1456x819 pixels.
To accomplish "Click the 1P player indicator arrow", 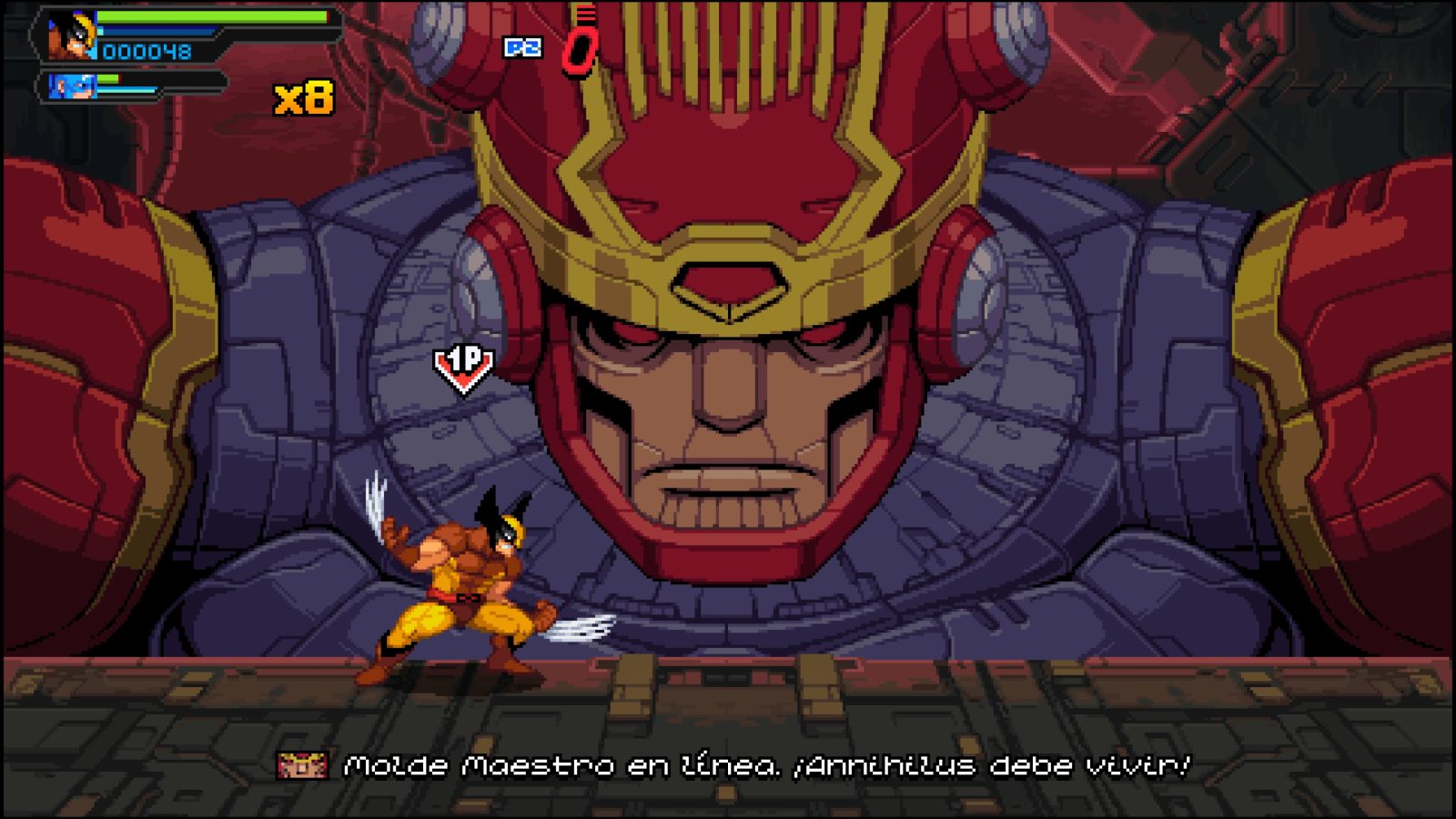I will pyautogui.click(x=462, y=366).
